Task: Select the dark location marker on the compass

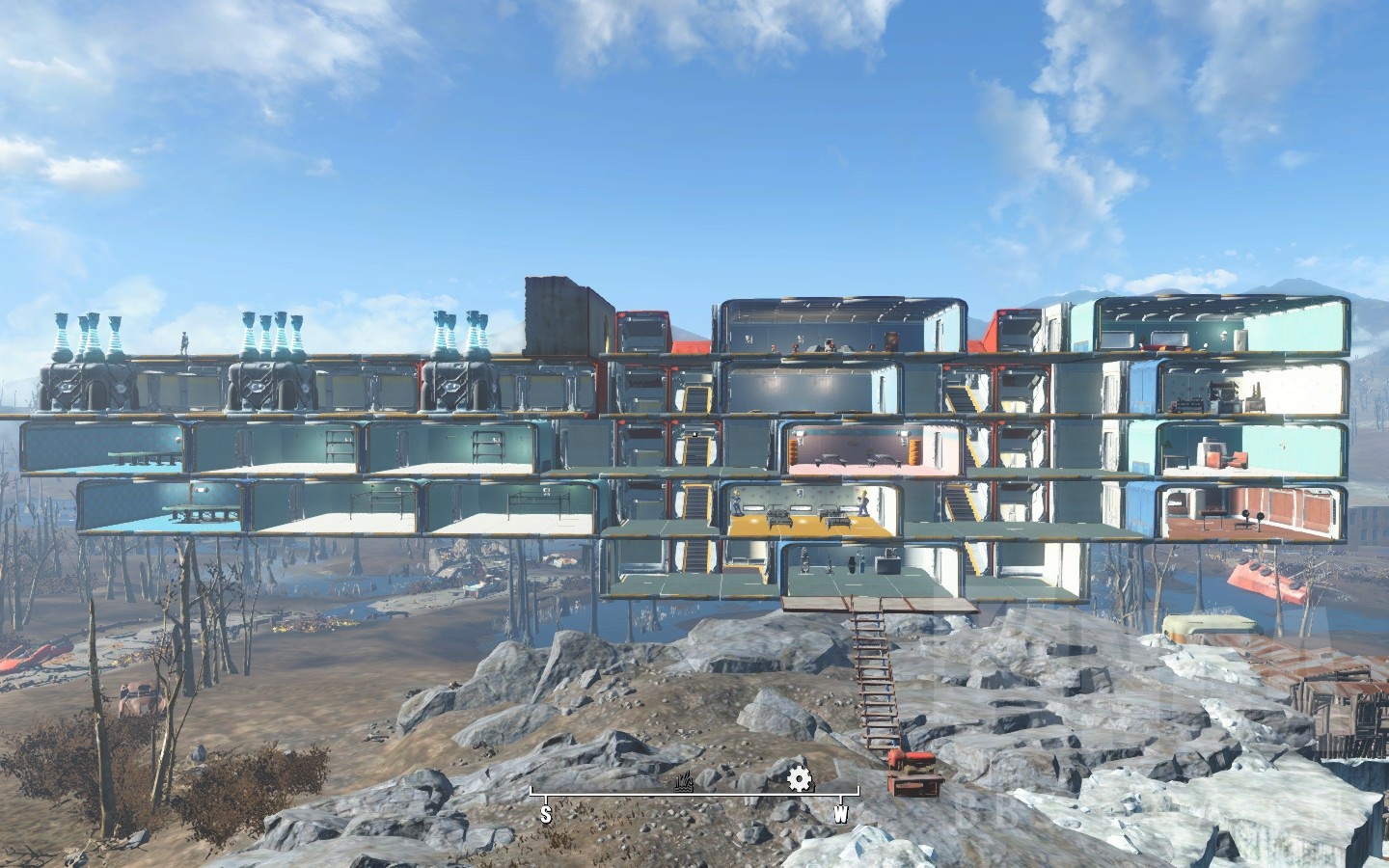Action: pos(685,782)
